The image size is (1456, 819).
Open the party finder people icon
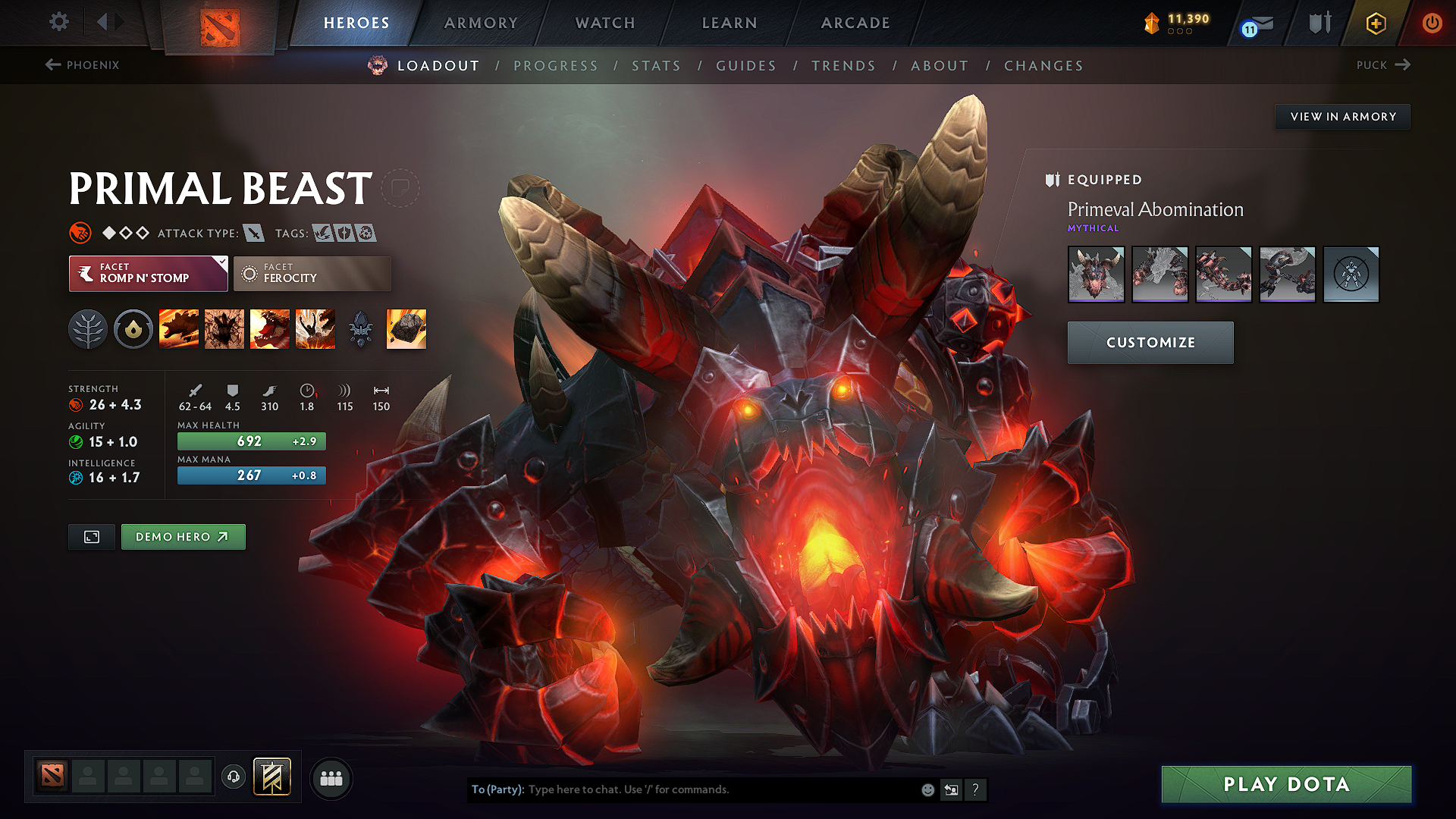331,777
